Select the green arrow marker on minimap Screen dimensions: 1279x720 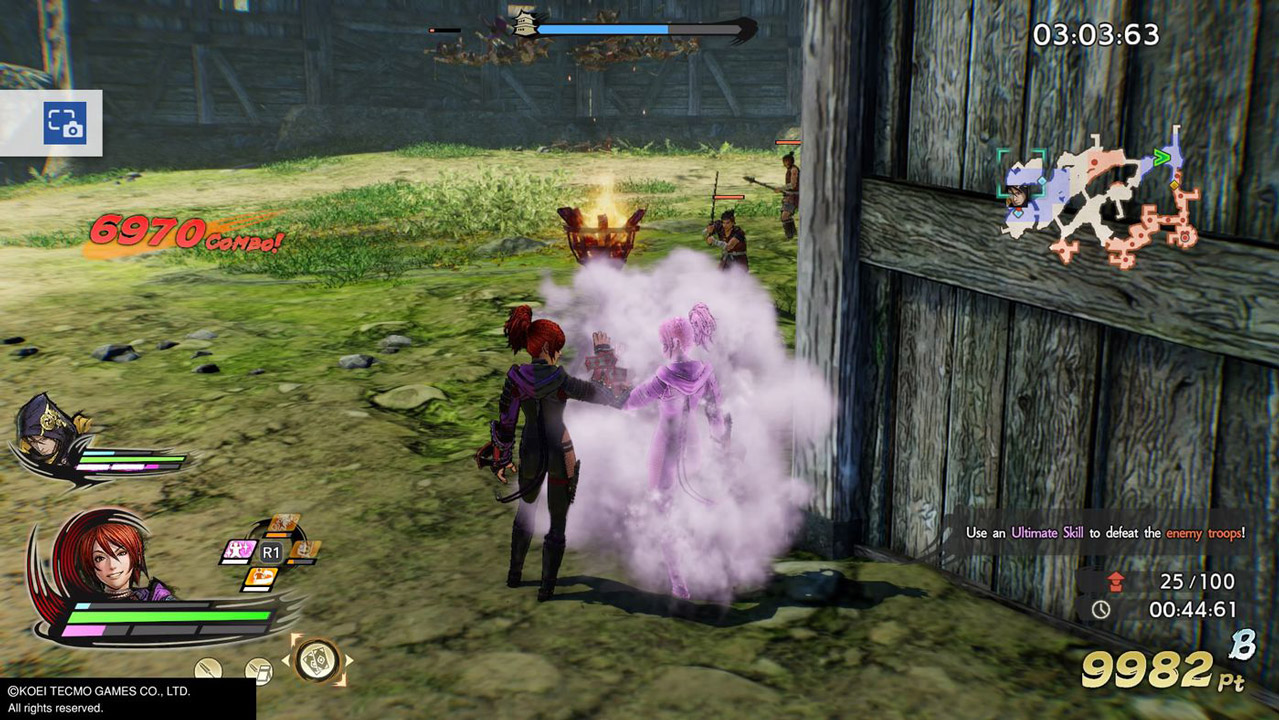point(1162,156)
